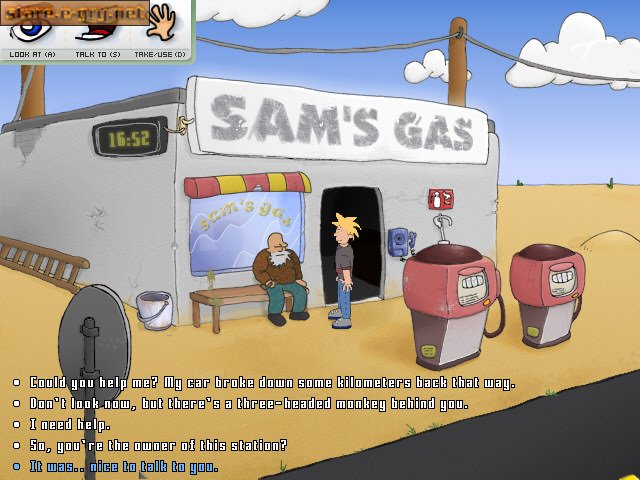
Task: End conversation with 'nice to talk to you'
Action: (123, 467)
